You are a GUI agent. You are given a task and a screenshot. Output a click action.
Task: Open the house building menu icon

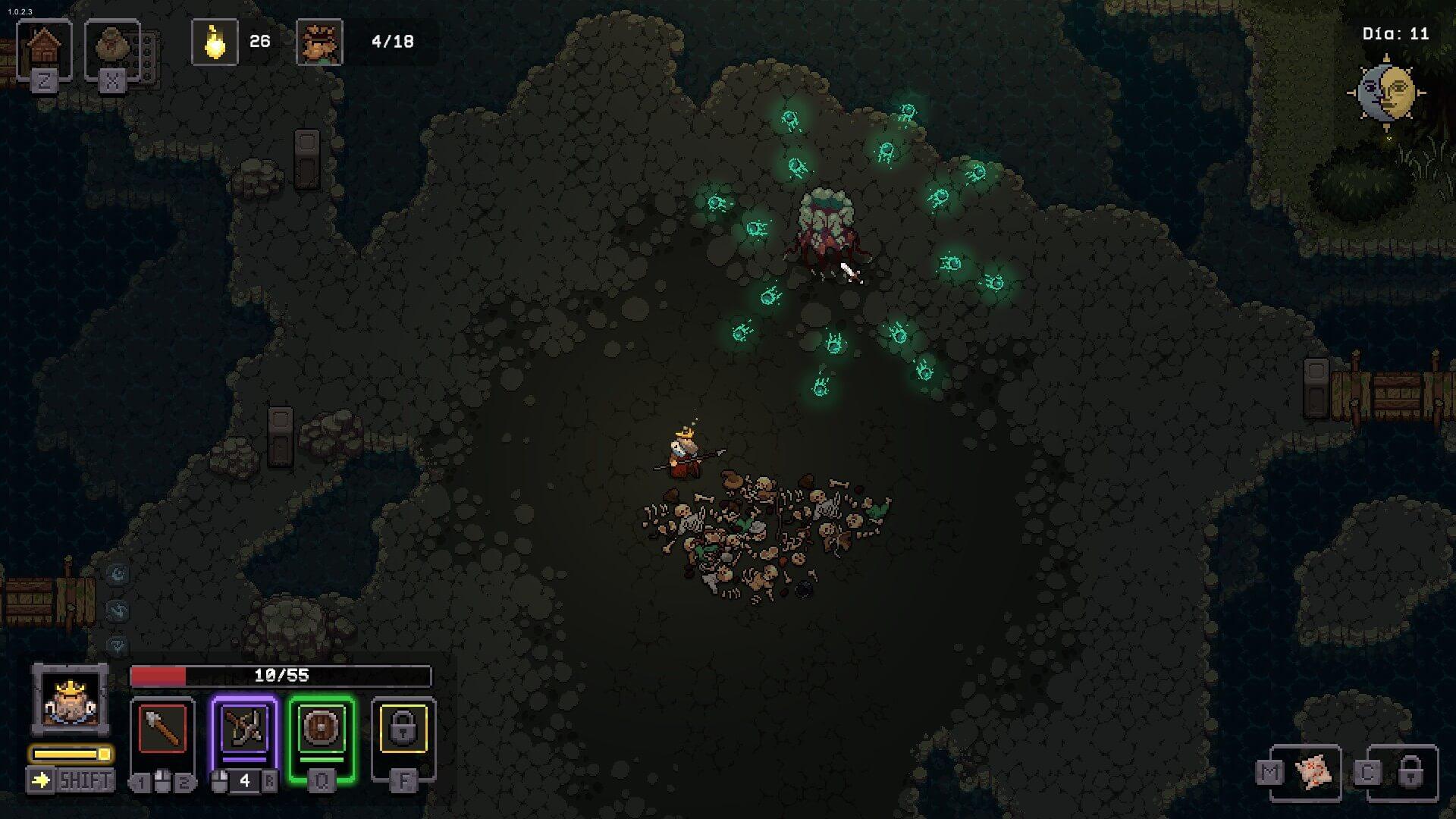(x=44, y=49)
